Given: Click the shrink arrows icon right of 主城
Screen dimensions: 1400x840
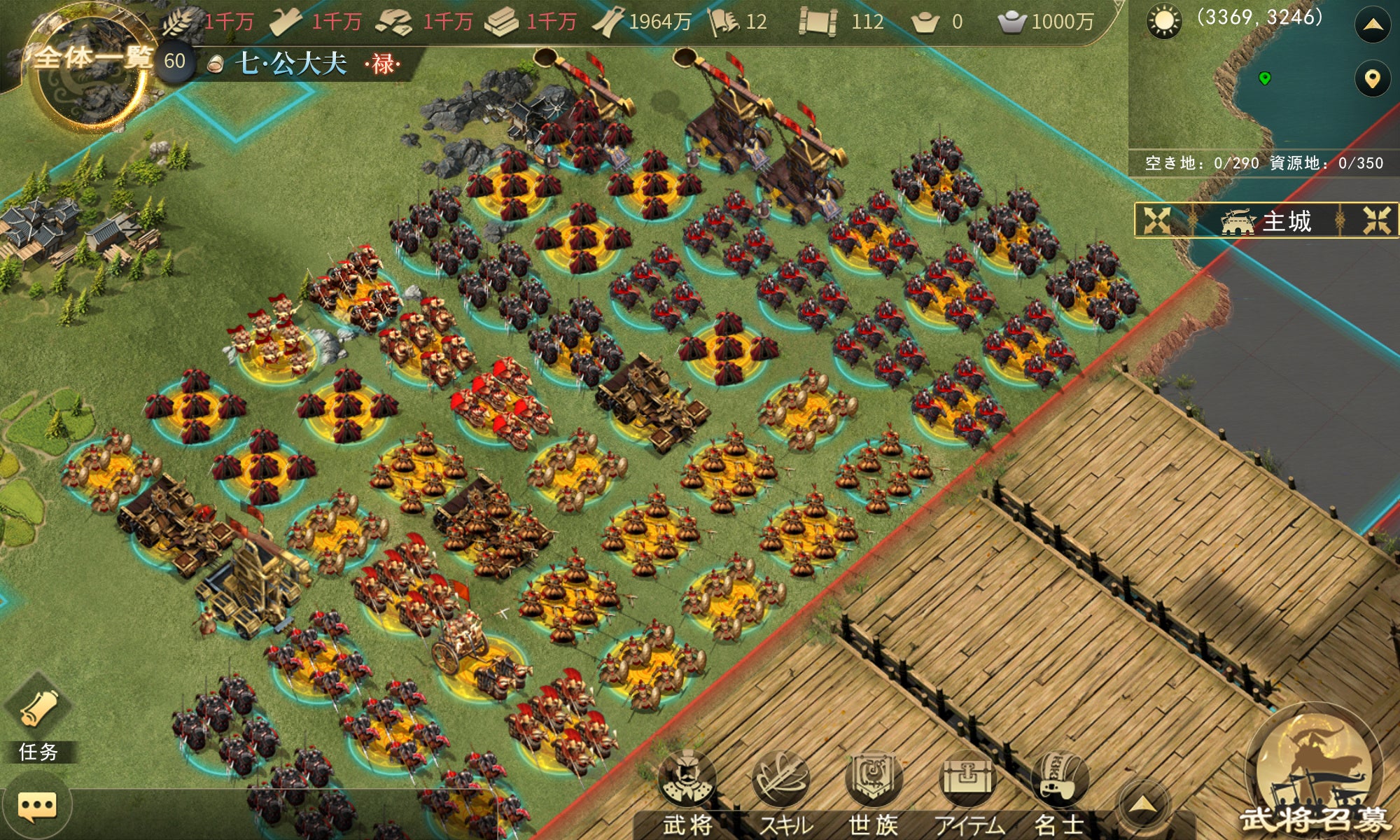Looking at the screenshot, I should click(1376, 221).
